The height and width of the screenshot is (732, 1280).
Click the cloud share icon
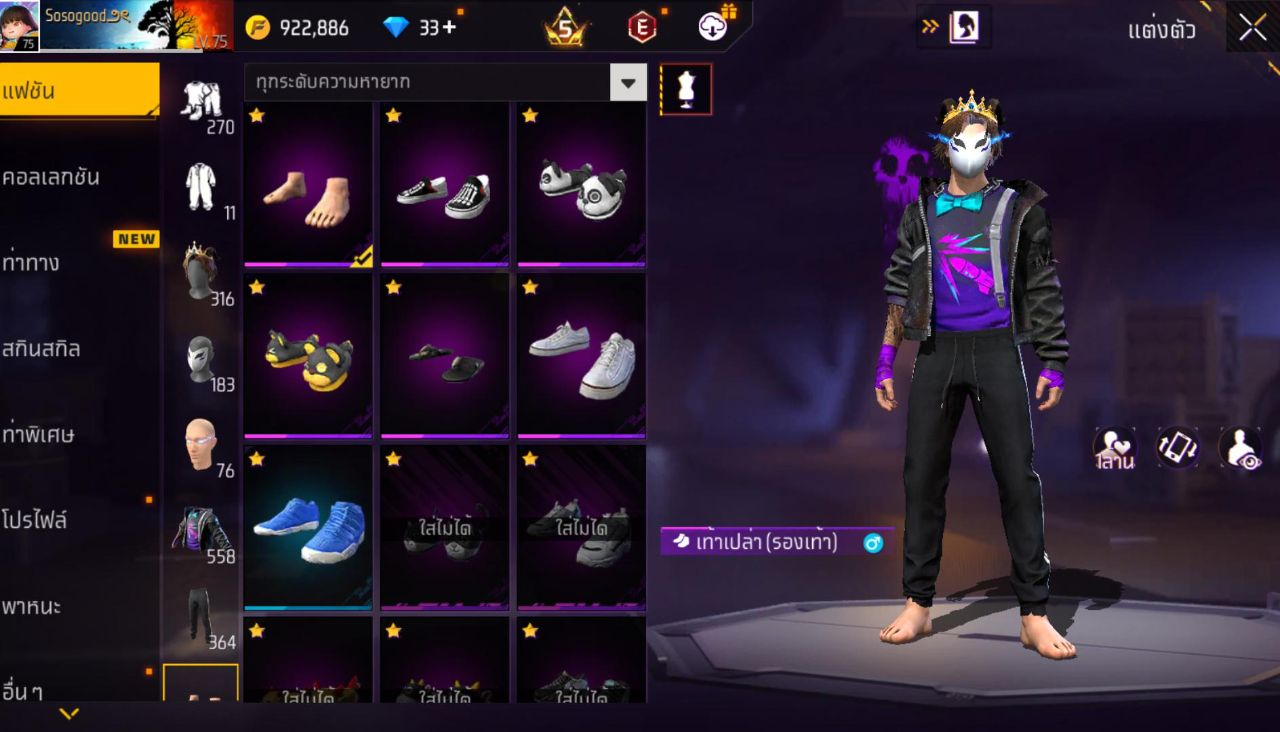[712, 27]
